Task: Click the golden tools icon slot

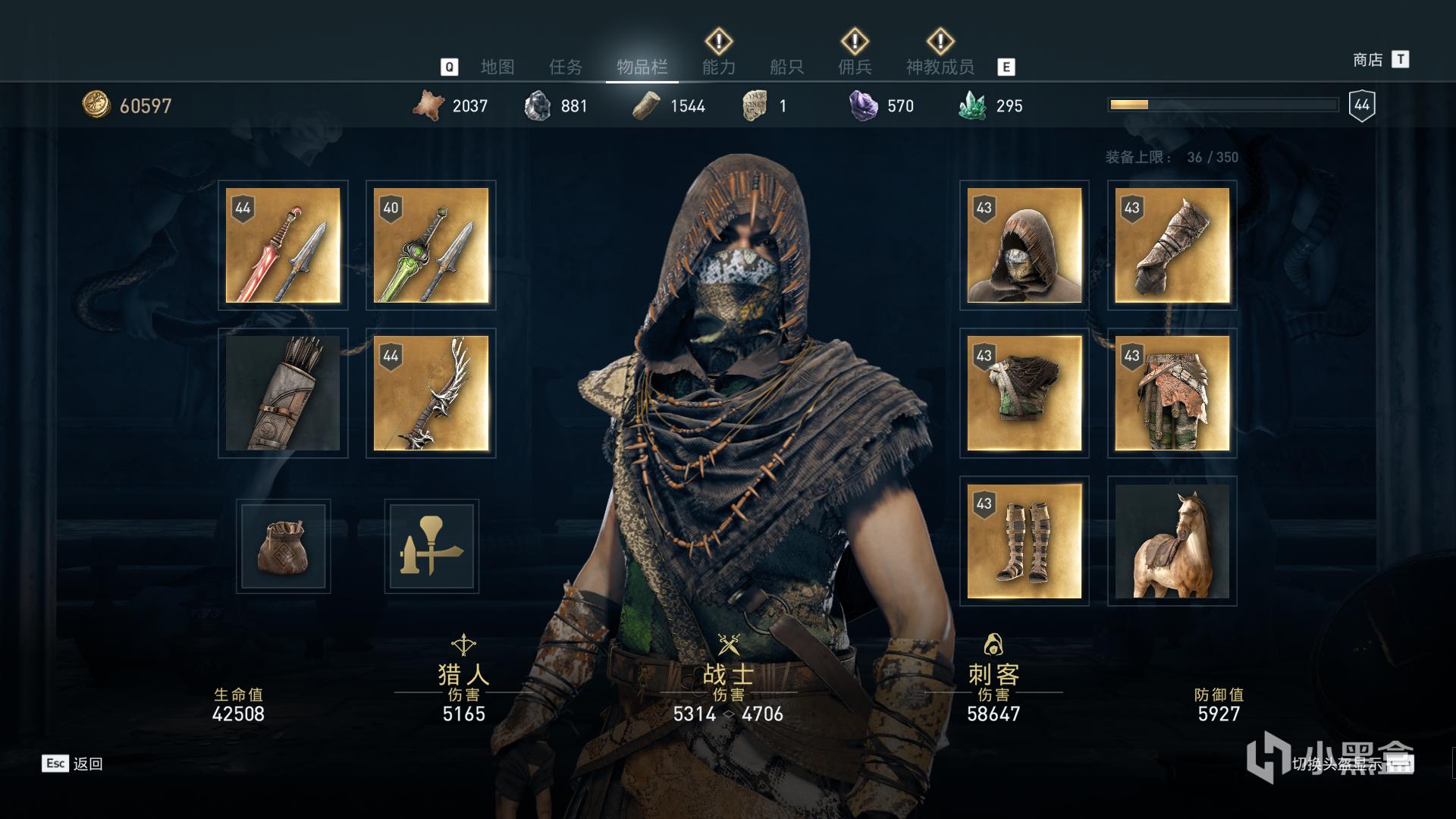Action: click(x=431, y=546)
